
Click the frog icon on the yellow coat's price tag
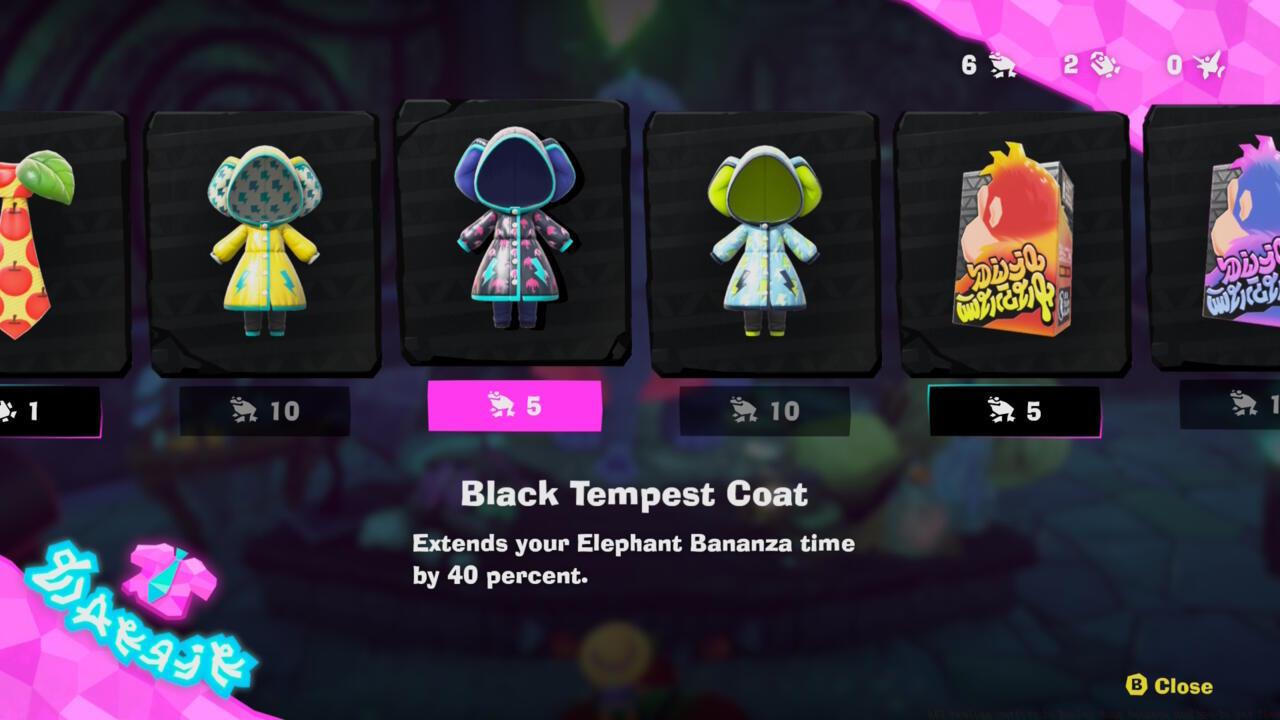[241, 409]
